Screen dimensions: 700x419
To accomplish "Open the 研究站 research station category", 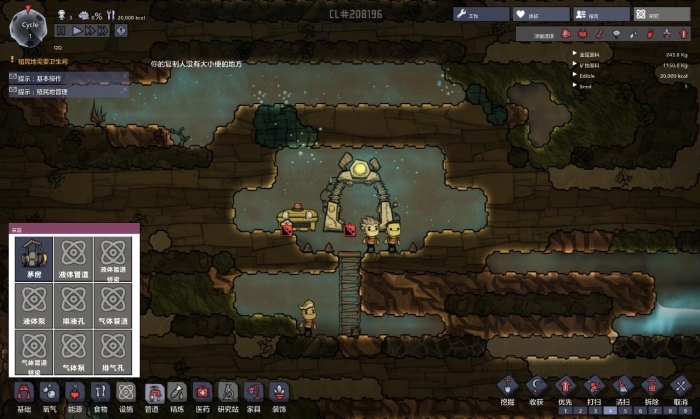I will click(228, 395).
